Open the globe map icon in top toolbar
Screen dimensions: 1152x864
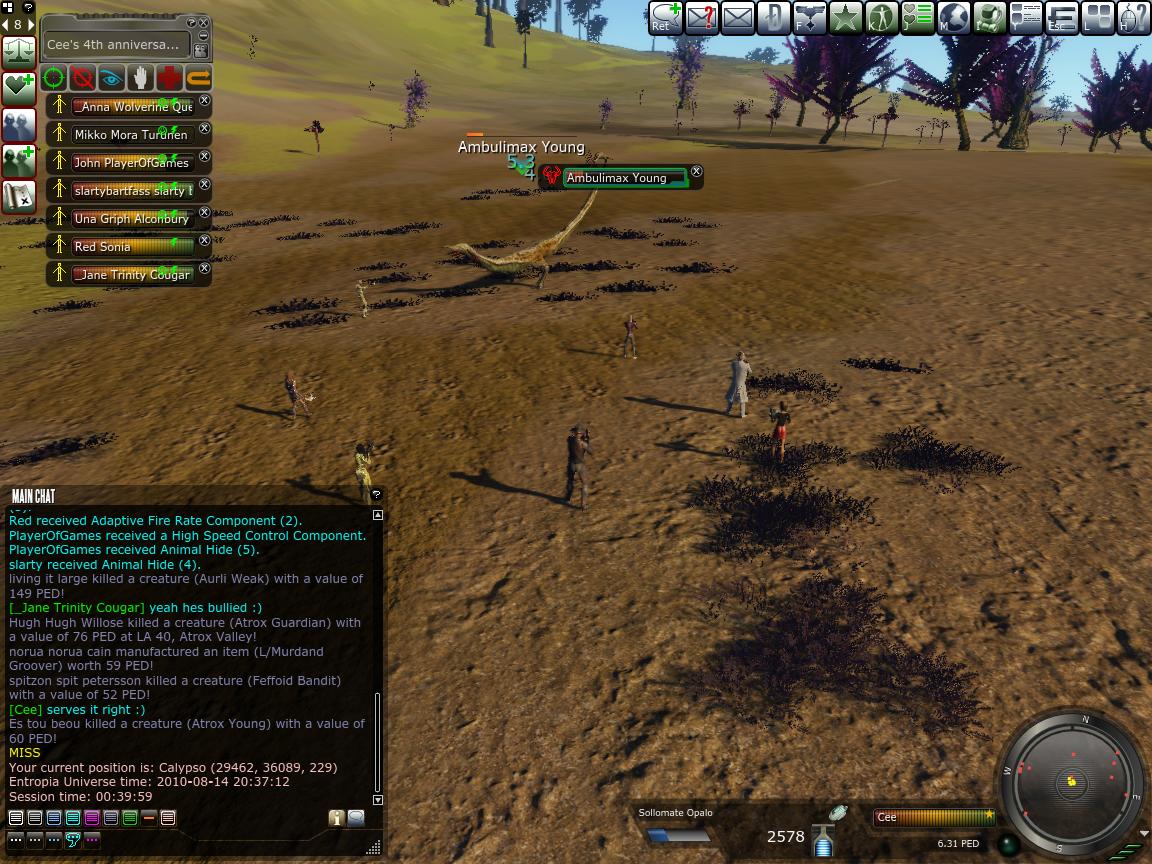tap(953, 18)
